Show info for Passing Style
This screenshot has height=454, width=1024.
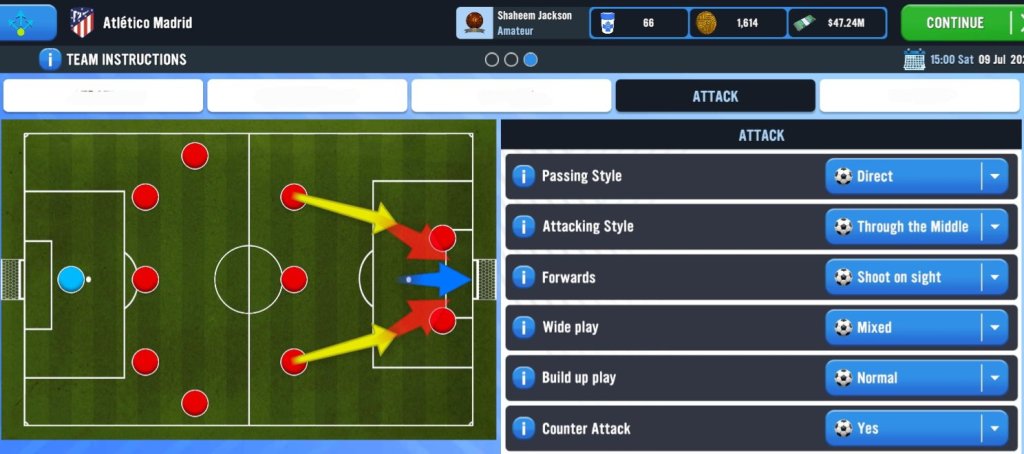523,176
